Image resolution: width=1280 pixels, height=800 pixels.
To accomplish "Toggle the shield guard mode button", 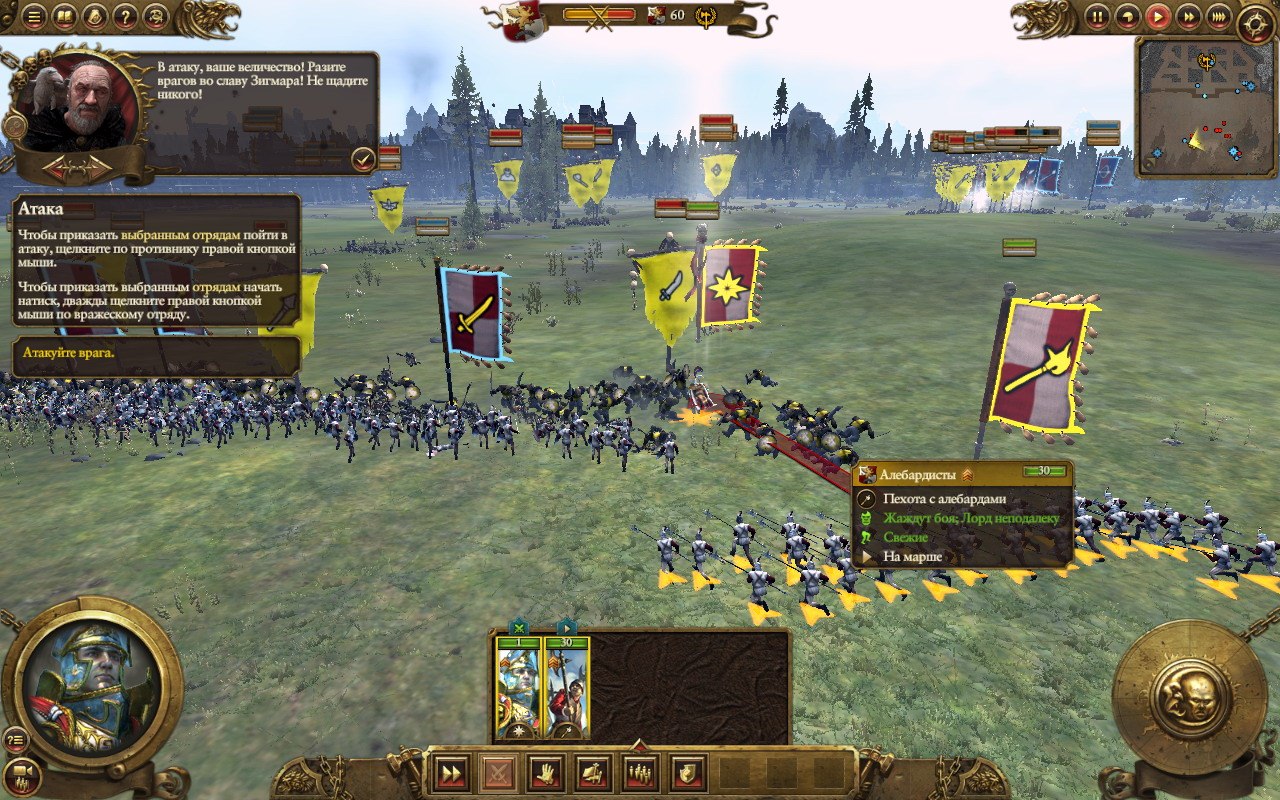I will [688, 772].
